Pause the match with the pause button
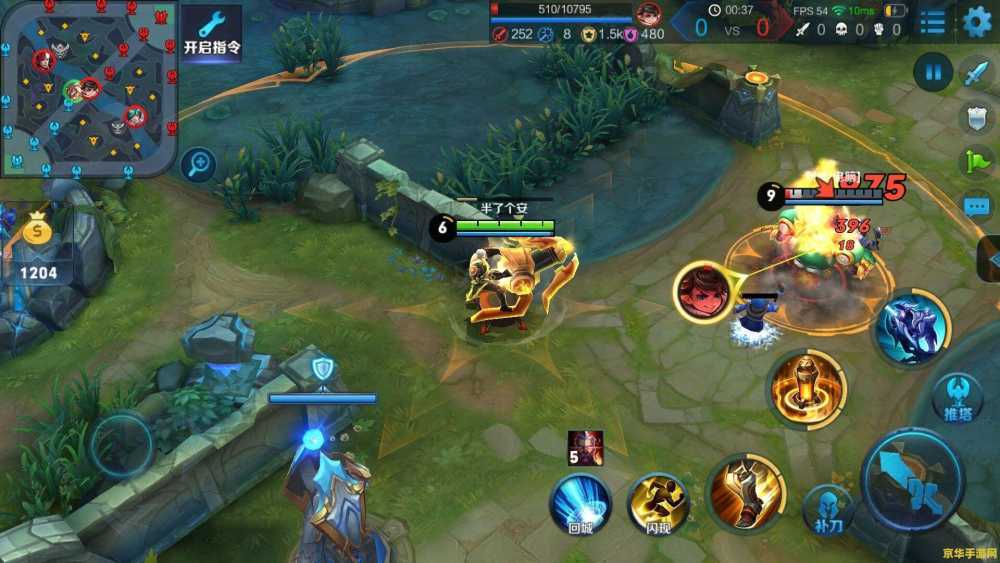The height and width of the screenshot is (563, 1000). (x=932, y=72)
